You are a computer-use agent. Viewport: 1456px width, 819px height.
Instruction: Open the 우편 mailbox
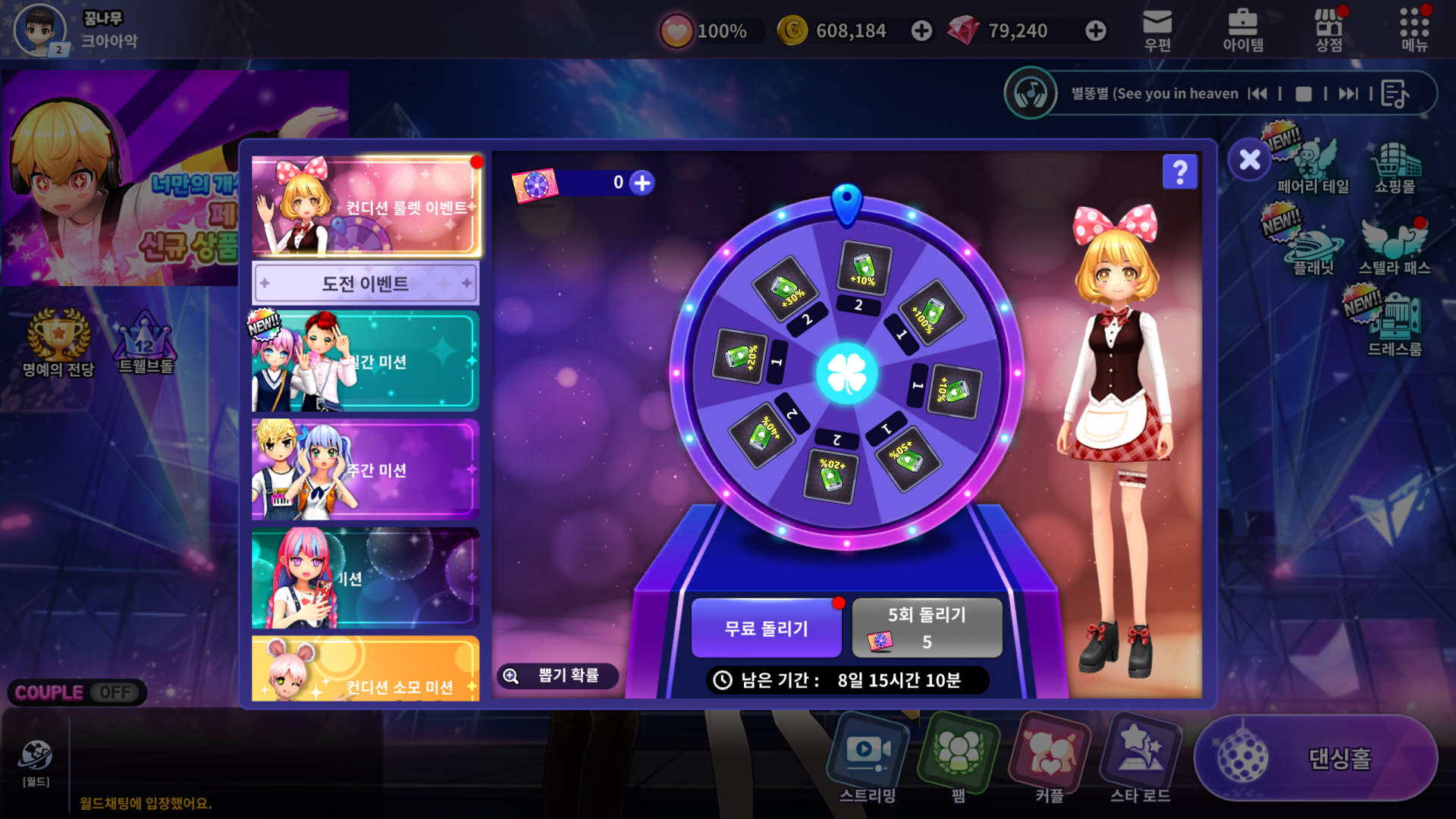[x=1157, y=30]
